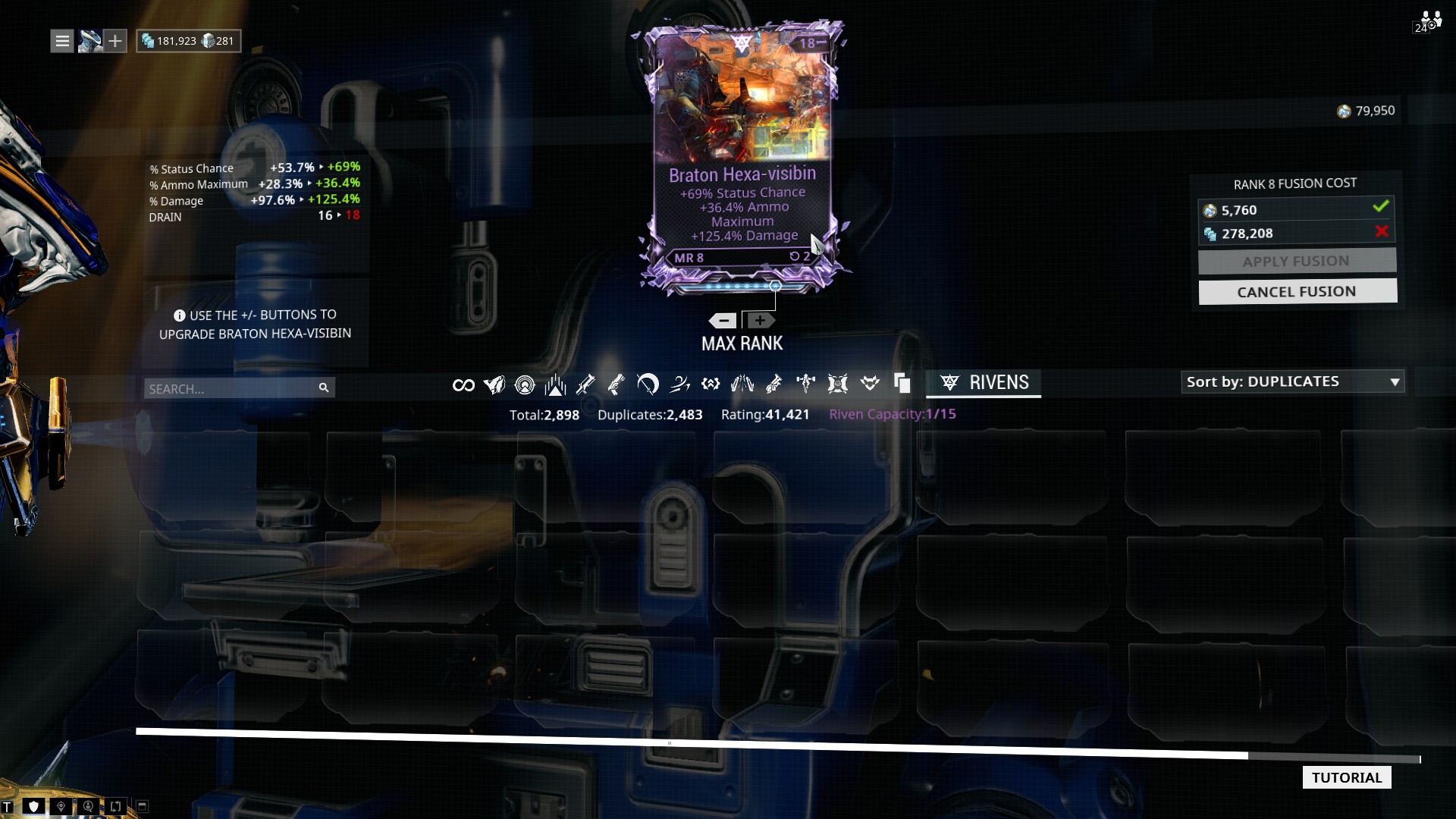1456x819 pixels.
Task: Open the hamburger main menu
Action: pyautogui.click(x=62, y=41)
